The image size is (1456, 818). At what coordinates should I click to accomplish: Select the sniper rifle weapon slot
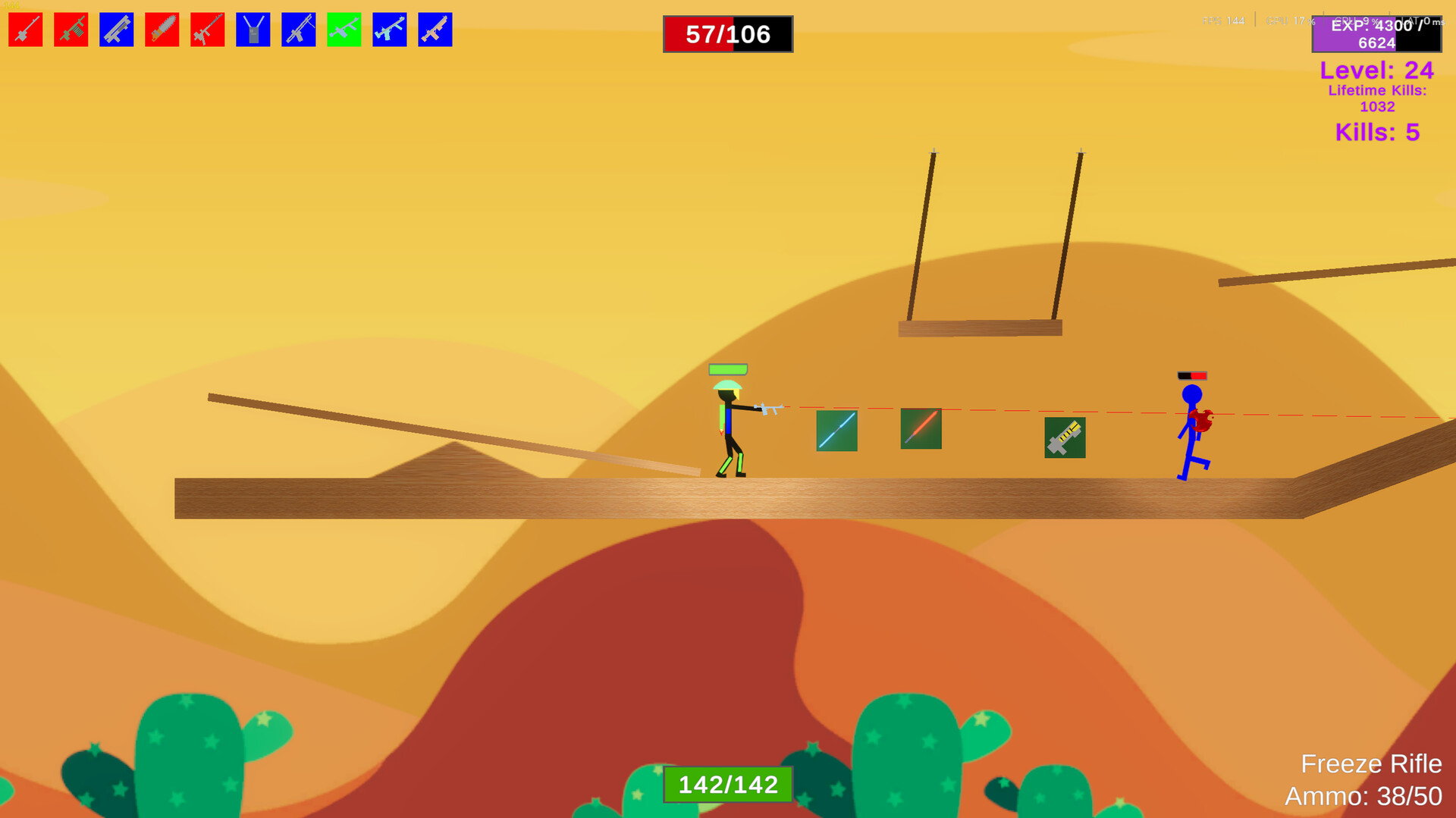tap(25, 29)
